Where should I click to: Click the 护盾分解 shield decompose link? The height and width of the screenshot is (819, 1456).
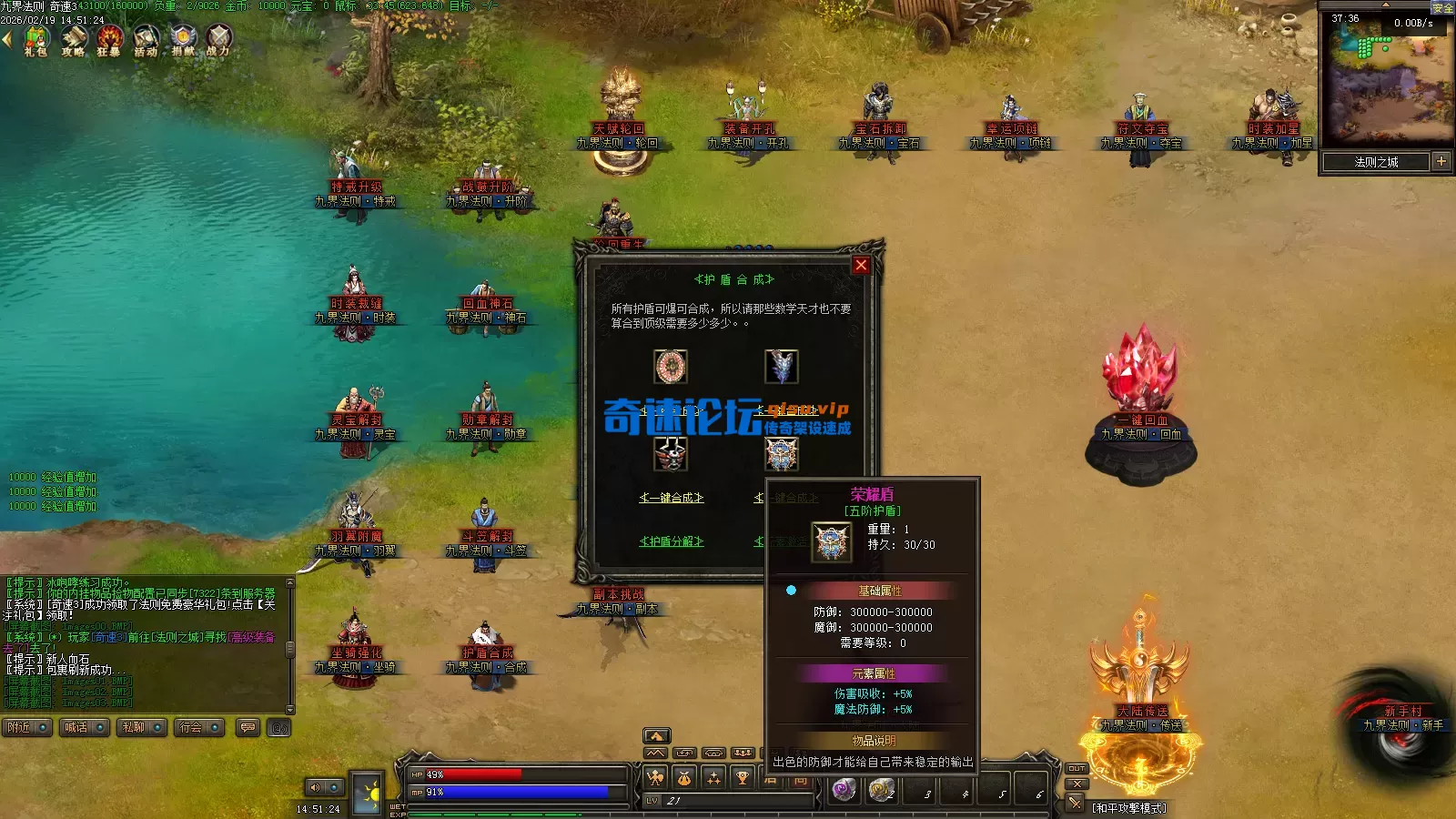pos(671,541)
